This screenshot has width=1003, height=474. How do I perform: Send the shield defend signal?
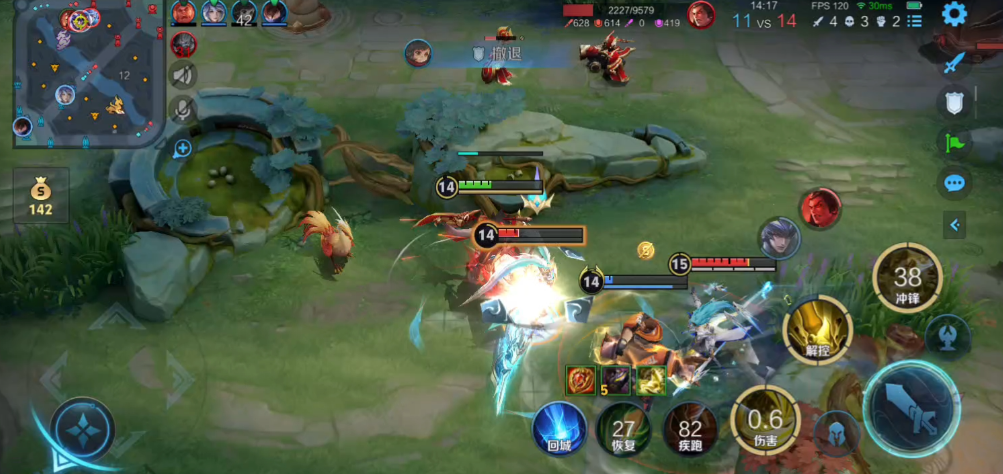(x=954, y=102)
